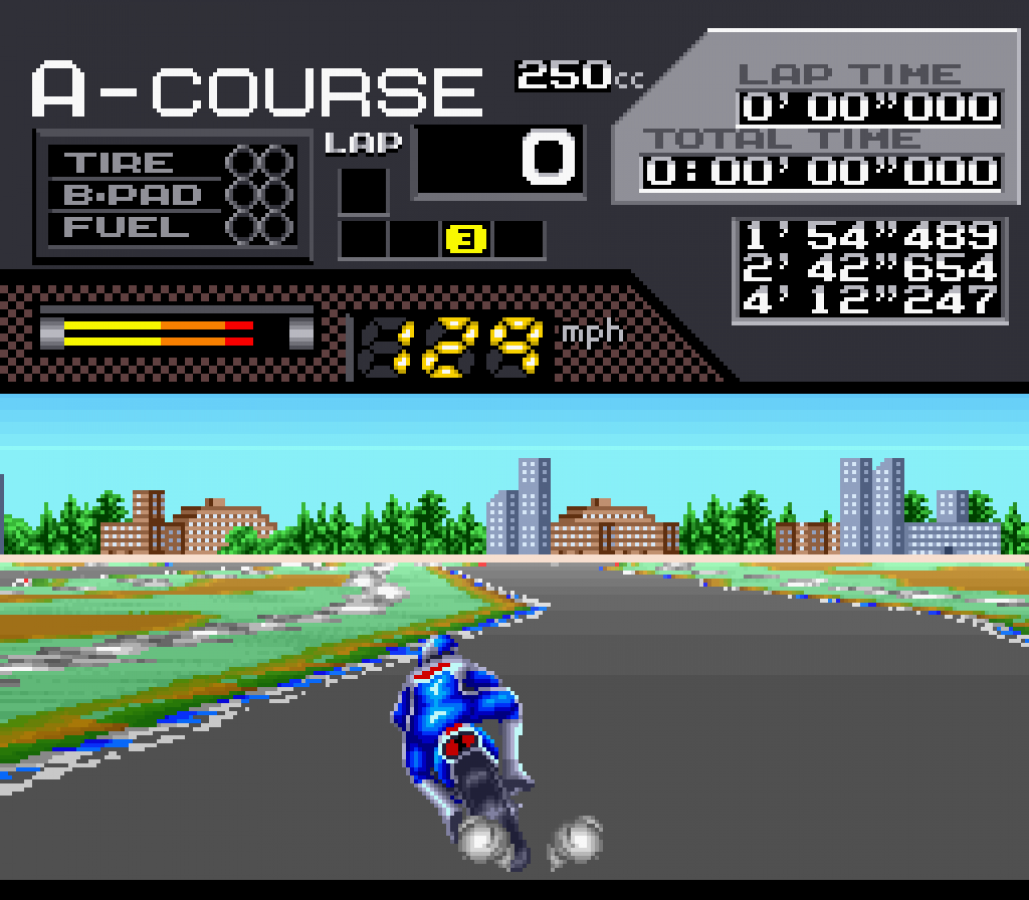
Task: Click the yellow position 3 marker
Action: click(x=465, y=239)
